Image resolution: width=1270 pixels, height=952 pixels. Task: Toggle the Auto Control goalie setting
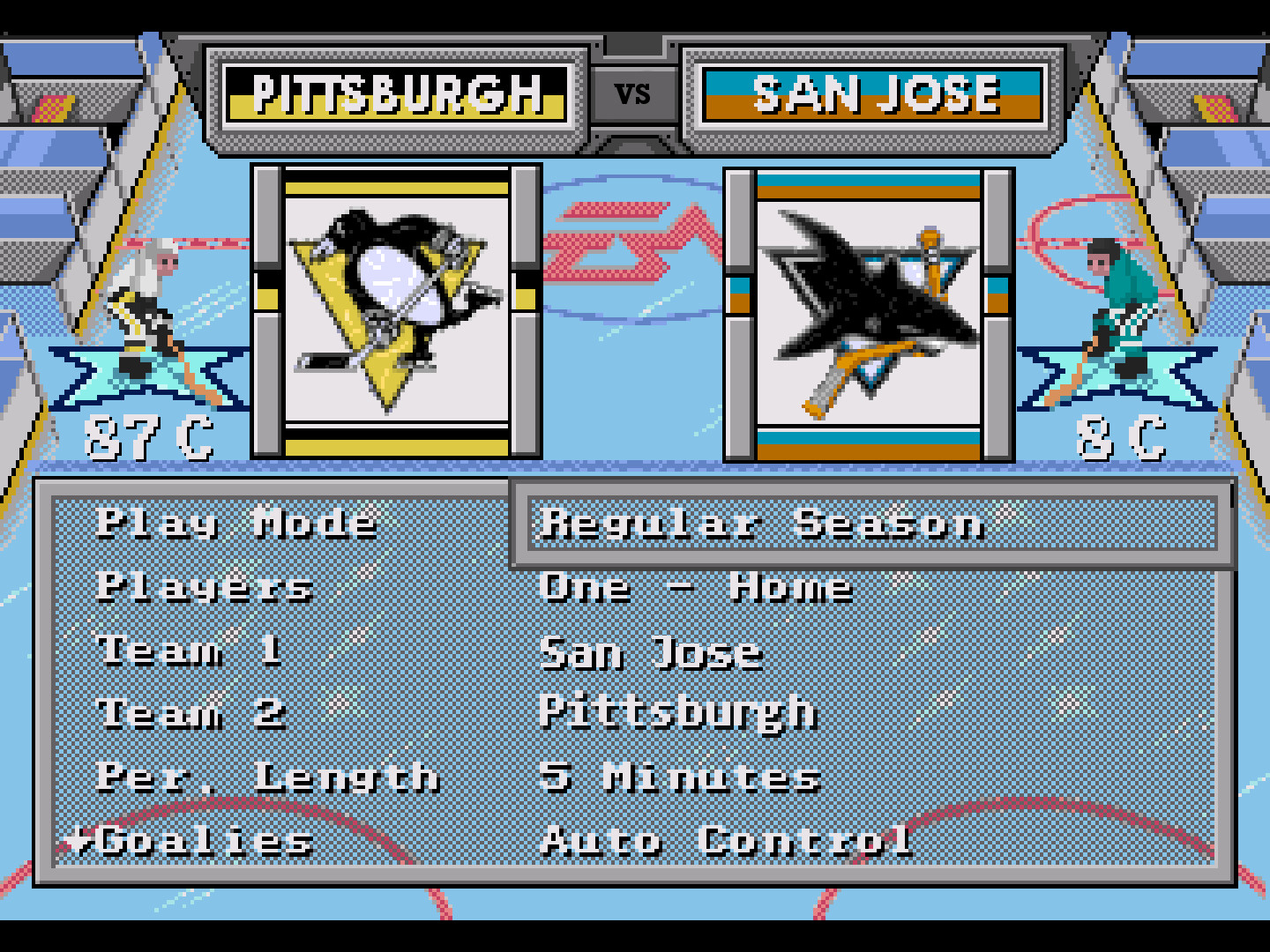pyautogui.click(x=727, y=841)
